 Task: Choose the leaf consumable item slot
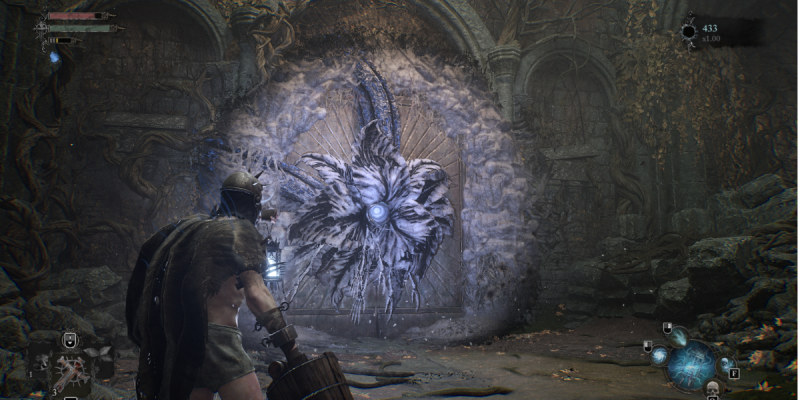tap(100, 351)
